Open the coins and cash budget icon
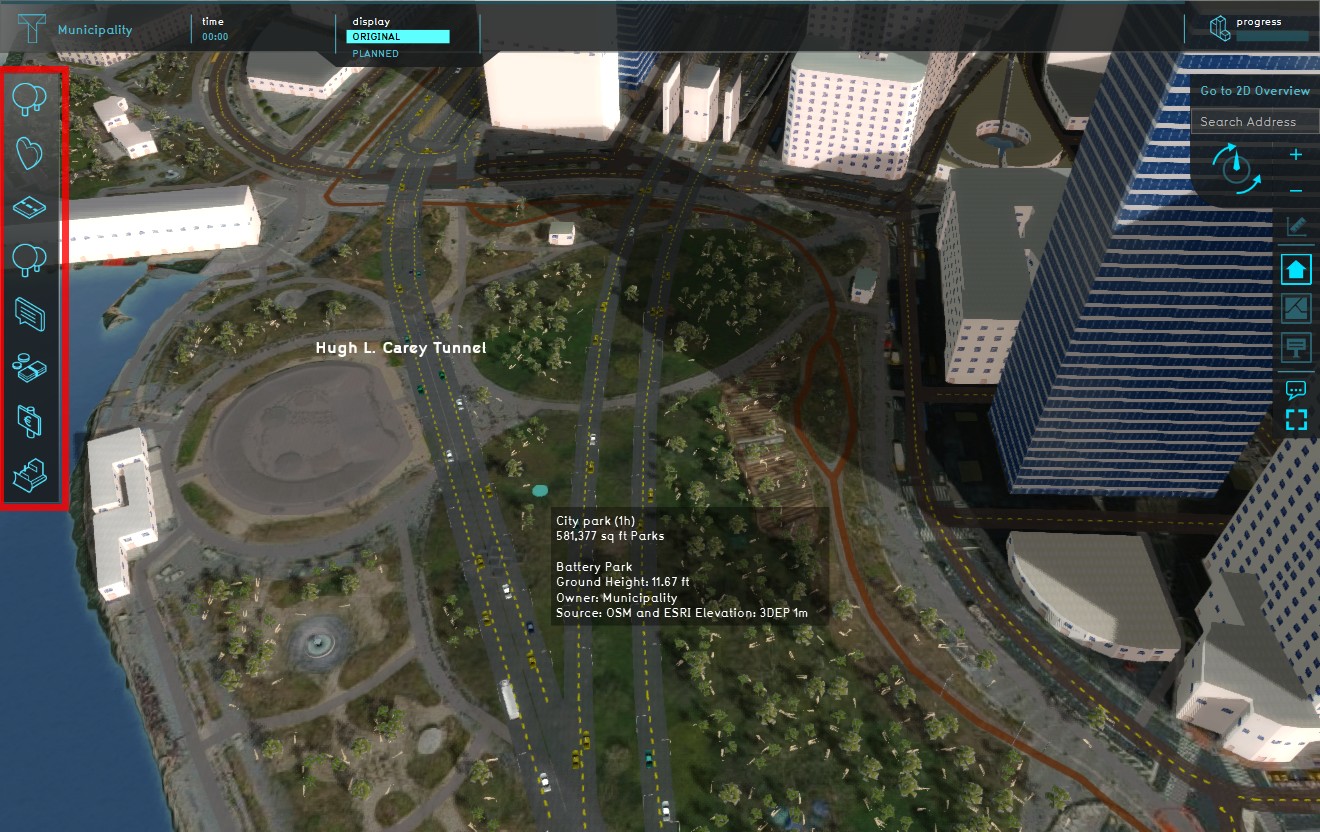The image size is (1320, 832). coord(31,367)
